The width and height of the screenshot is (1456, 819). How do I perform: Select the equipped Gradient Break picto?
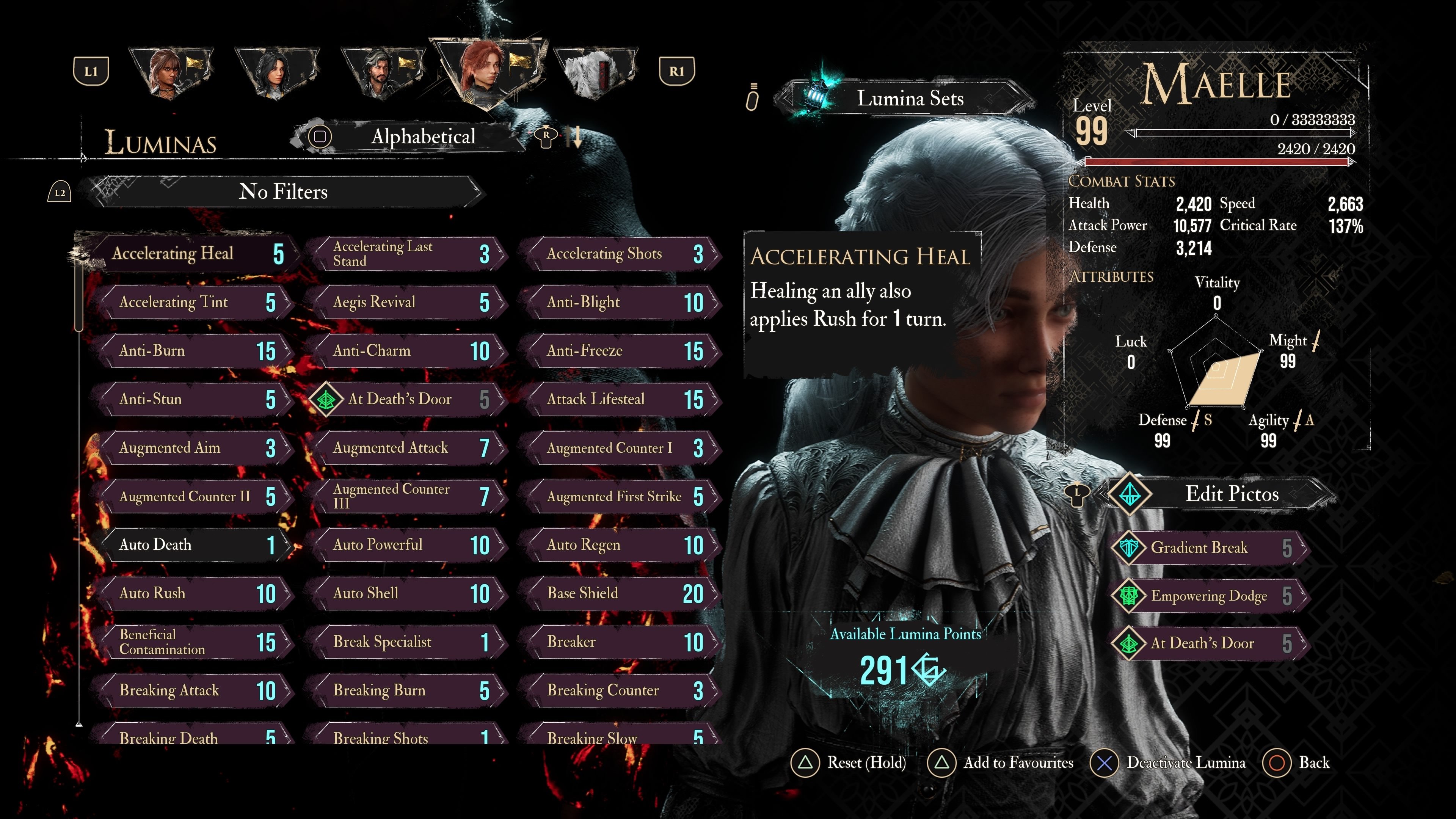coord(1210,548)
